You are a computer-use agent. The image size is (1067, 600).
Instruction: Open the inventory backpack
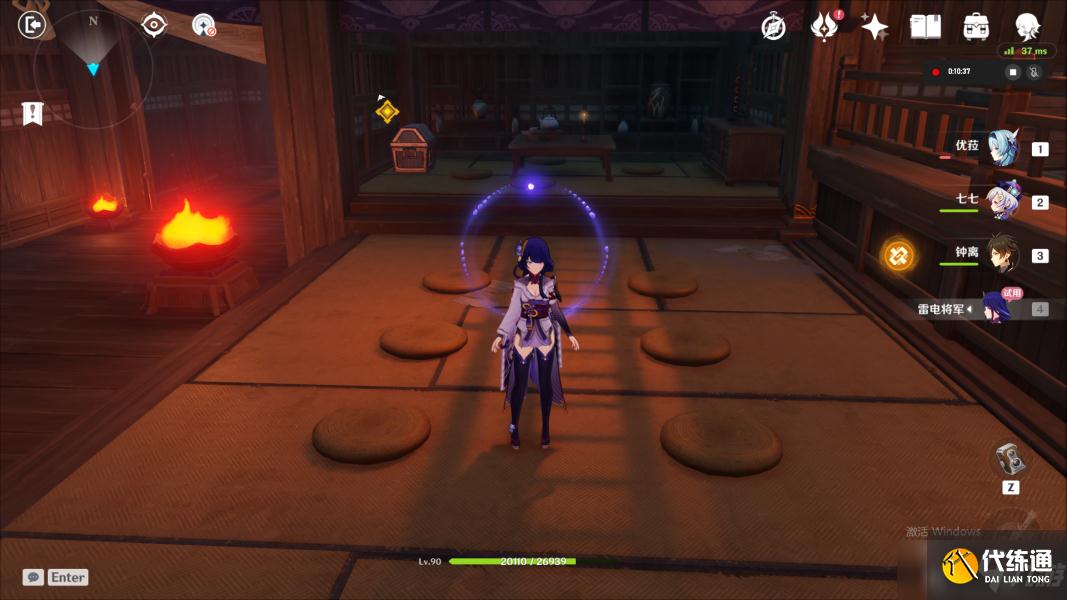(976, 27)
